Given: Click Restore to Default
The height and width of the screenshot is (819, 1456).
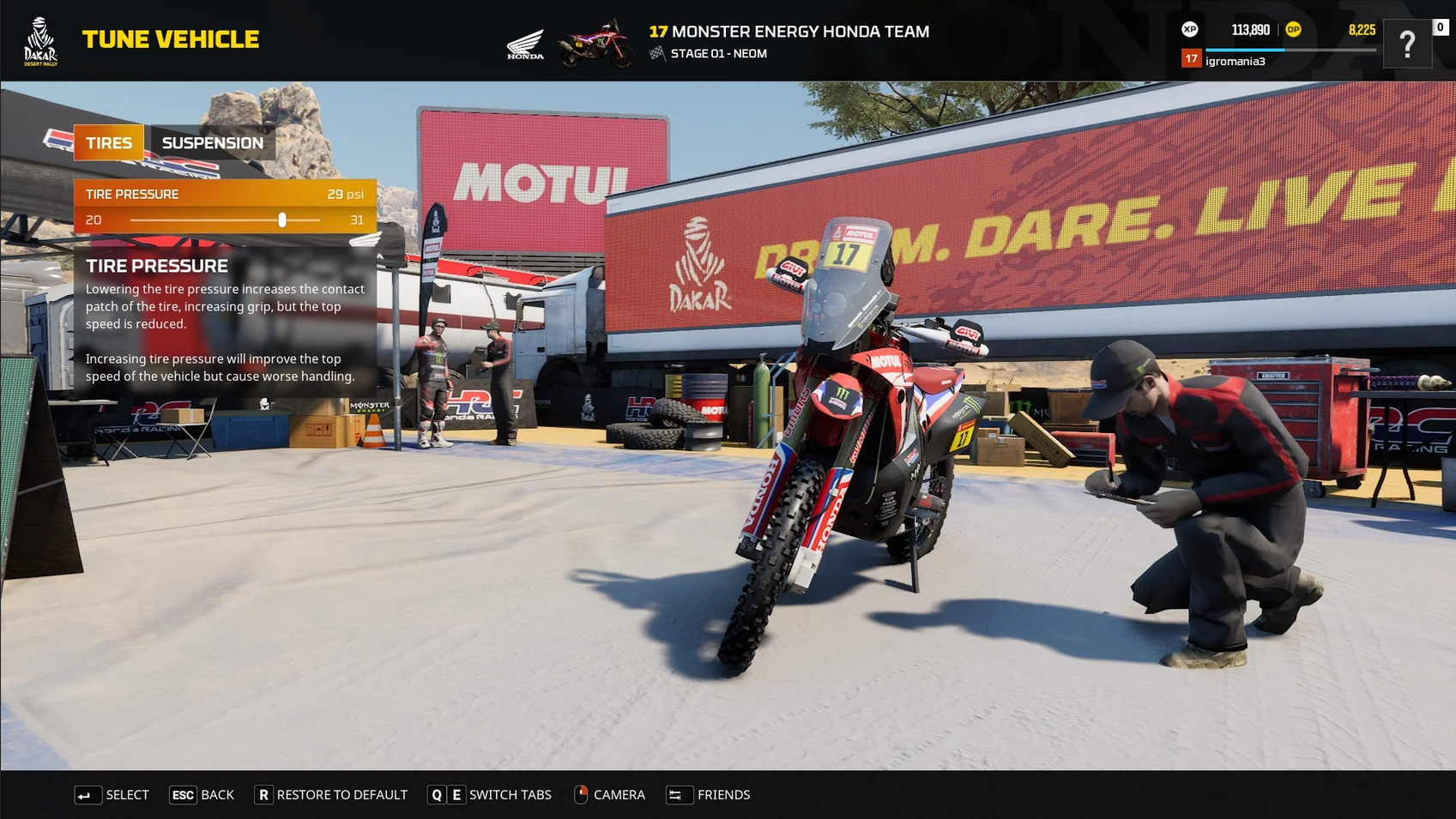Looking at the screenshot, I should [331, 795].
